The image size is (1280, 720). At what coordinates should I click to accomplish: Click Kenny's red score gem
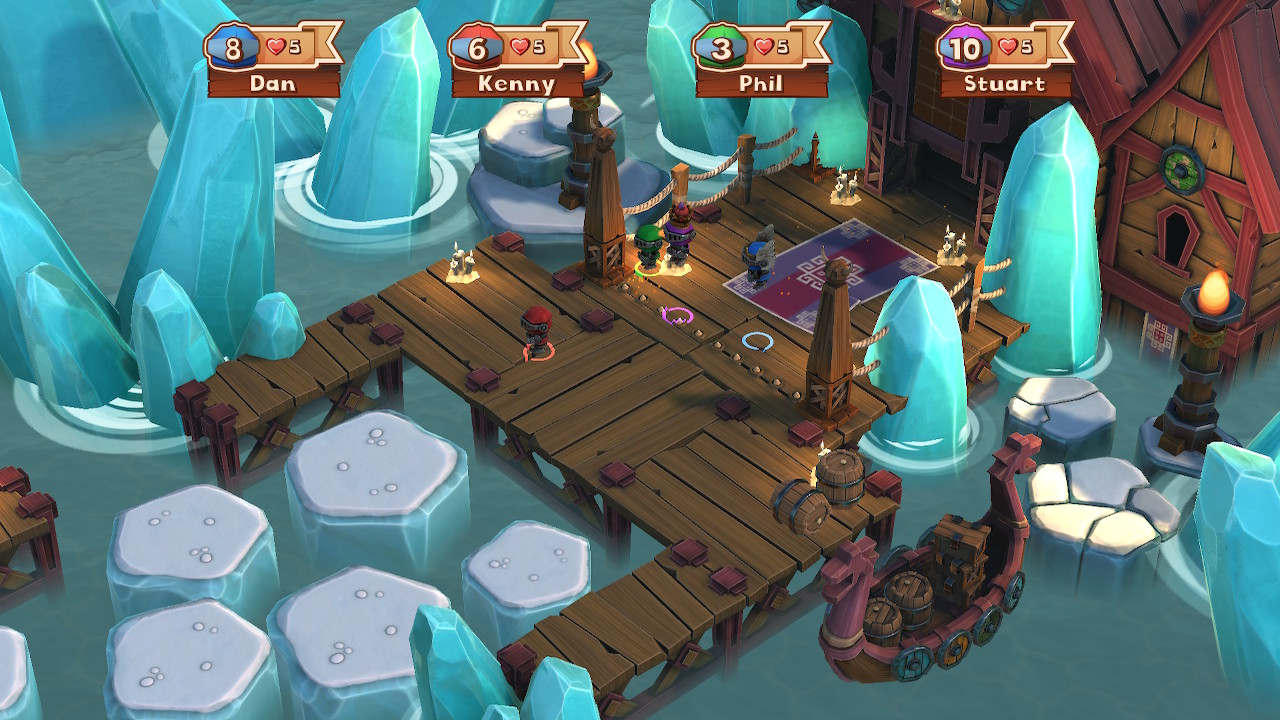click(x=478, y=47)
